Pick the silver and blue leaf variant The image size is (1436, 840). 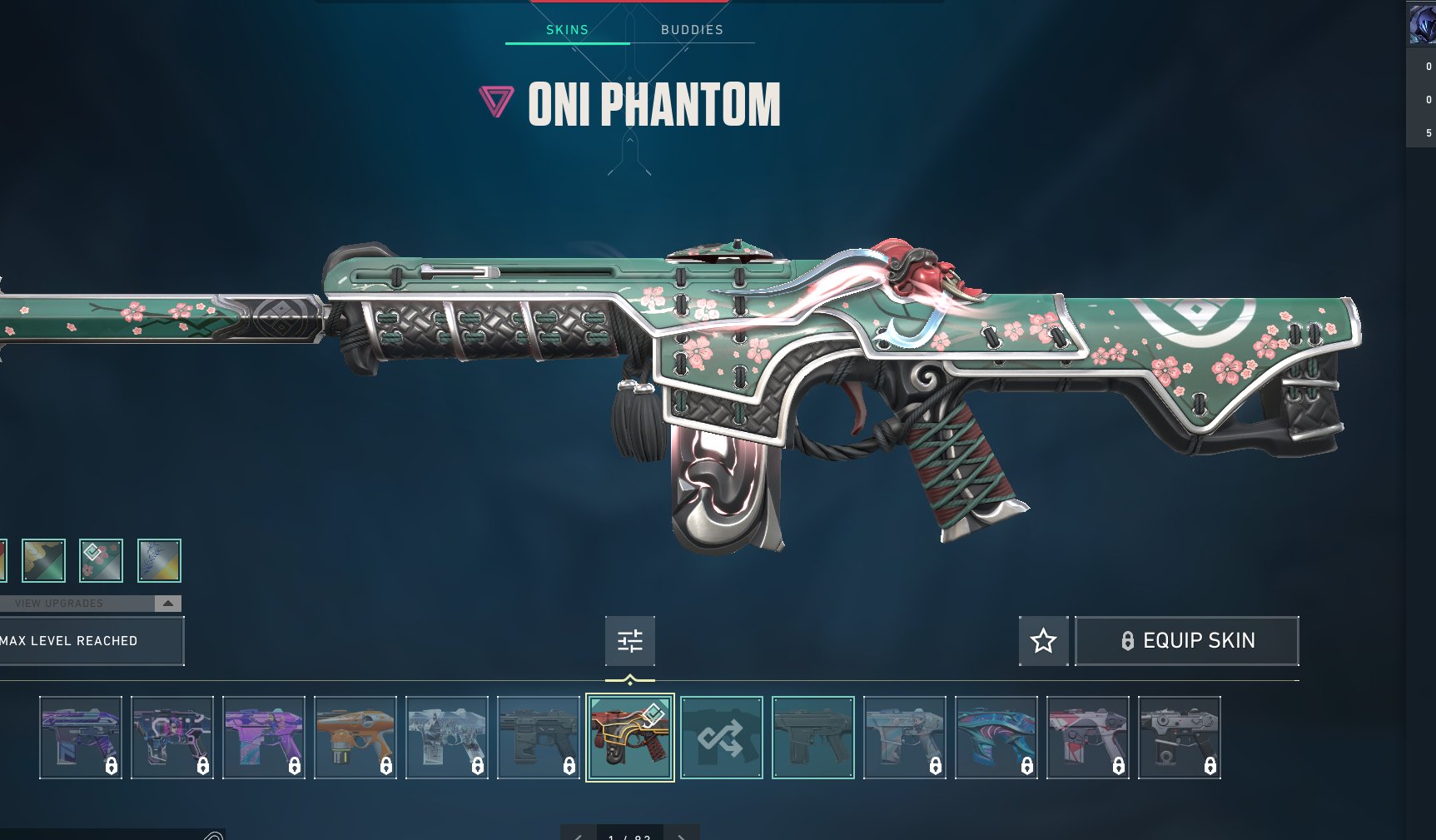tap(159, 560)
